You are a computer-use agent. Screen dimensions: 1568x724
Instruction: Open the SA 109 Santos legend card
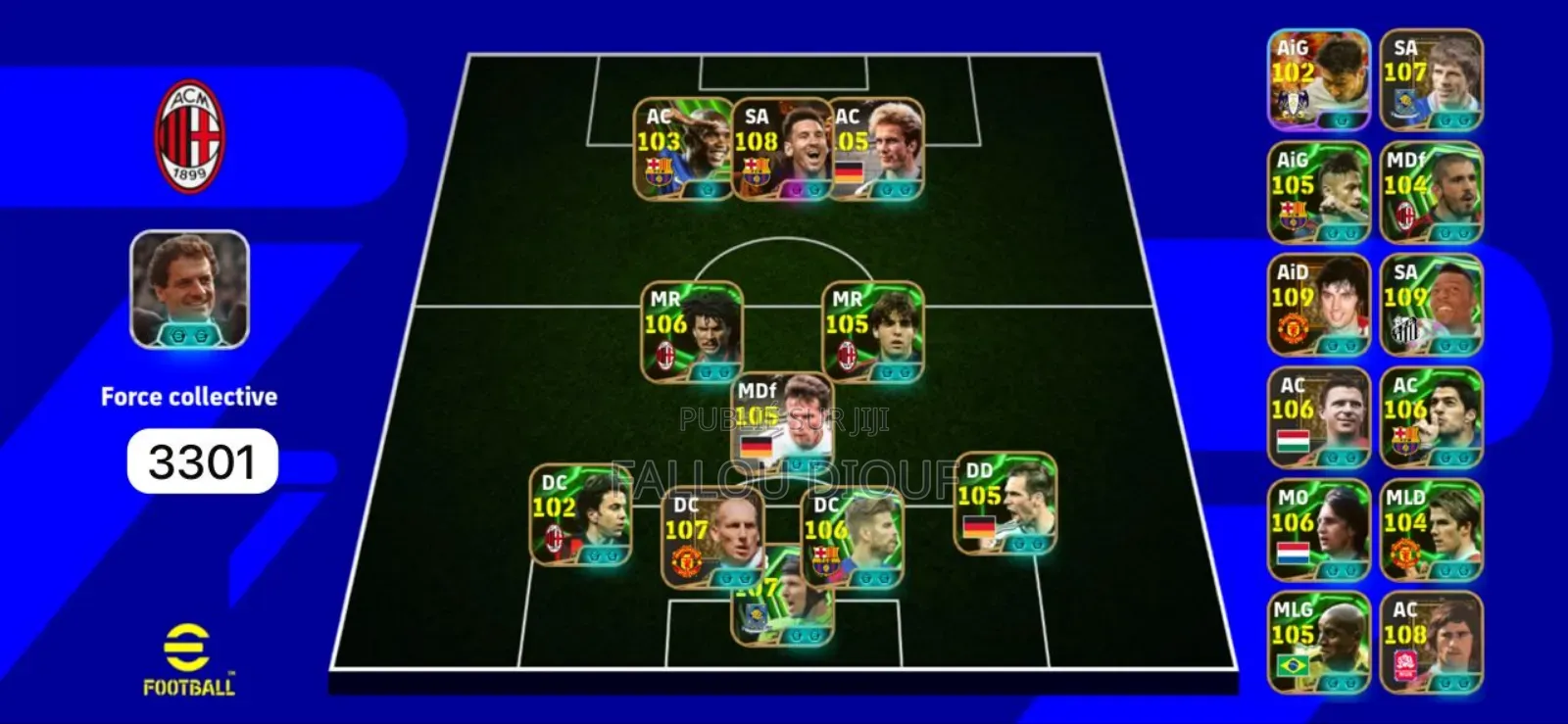(x=1431, y=304)
